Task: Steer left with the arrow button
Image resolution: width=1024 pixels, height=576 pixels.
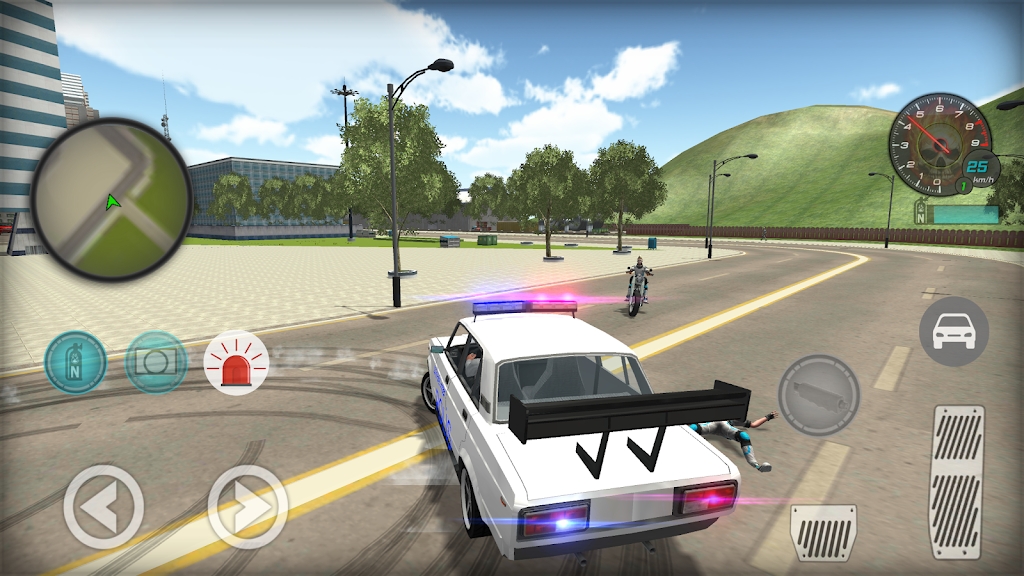Action: click(104, 507)
